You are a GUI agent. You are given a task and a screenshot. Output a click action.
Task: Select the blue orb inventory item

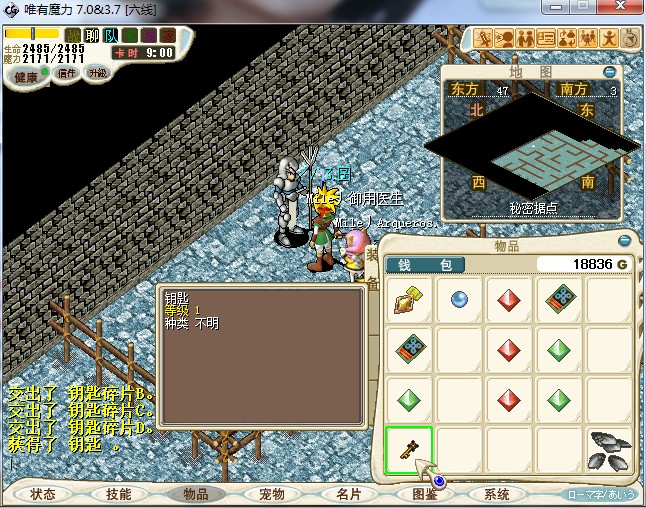(x=459, y=298)
